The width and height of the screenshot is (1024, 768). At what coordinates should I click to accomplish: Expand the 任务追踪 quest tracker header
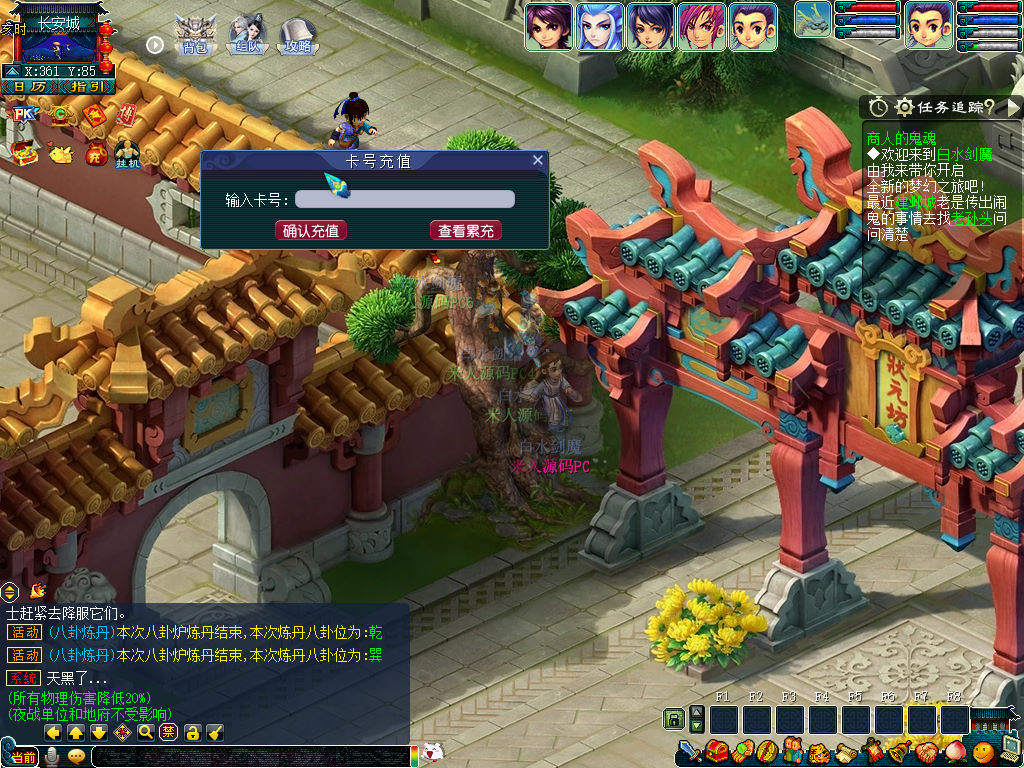point(942,107)
